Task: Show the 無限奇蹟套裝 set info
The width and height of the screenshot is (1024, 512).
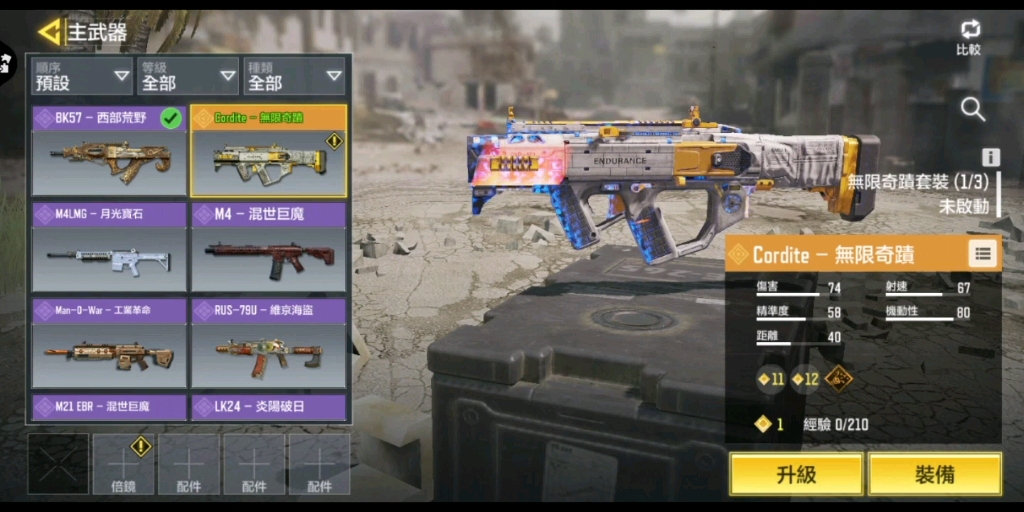Action: pos(991,157)
